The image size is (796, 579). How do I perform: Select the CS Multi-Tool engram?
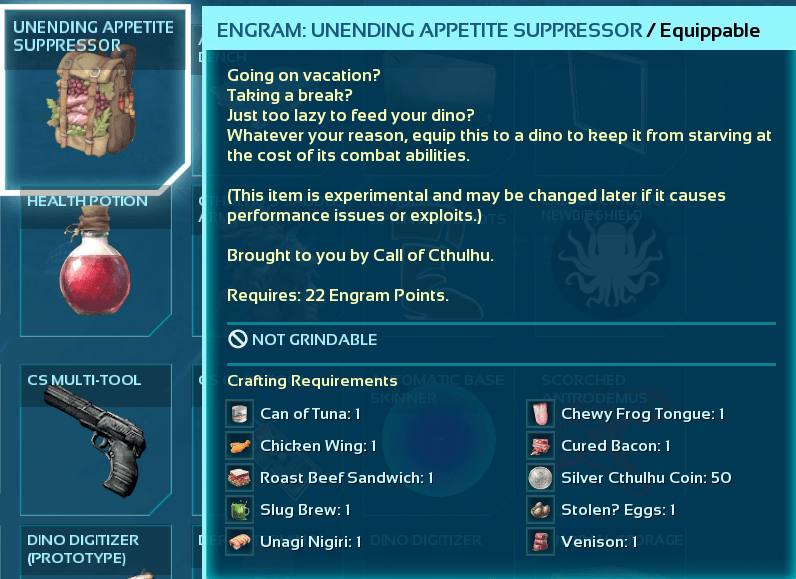(x=95, y=440)
